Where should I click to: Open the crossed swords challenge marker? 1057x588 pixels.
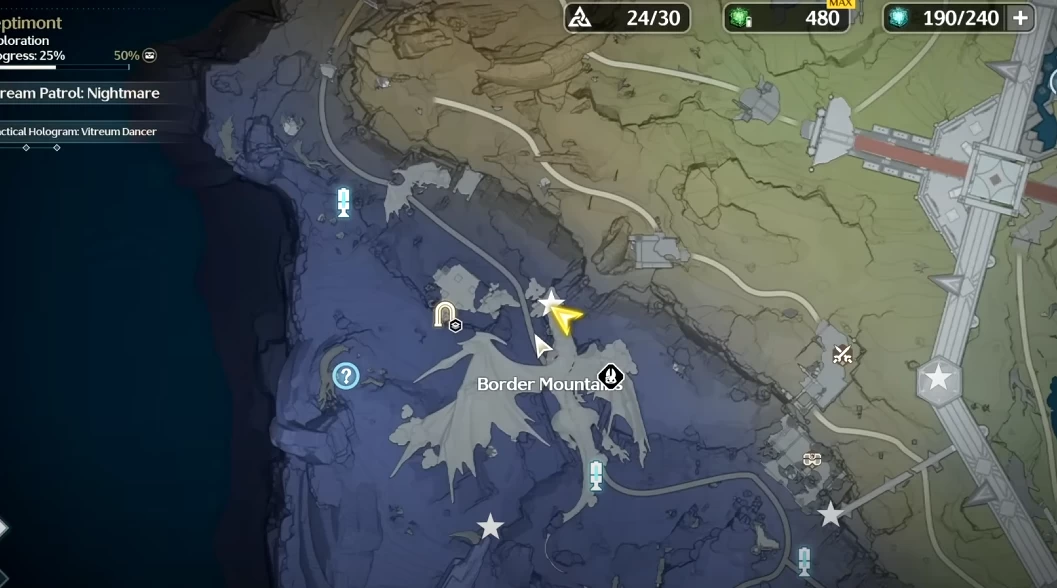coord(843,353)
